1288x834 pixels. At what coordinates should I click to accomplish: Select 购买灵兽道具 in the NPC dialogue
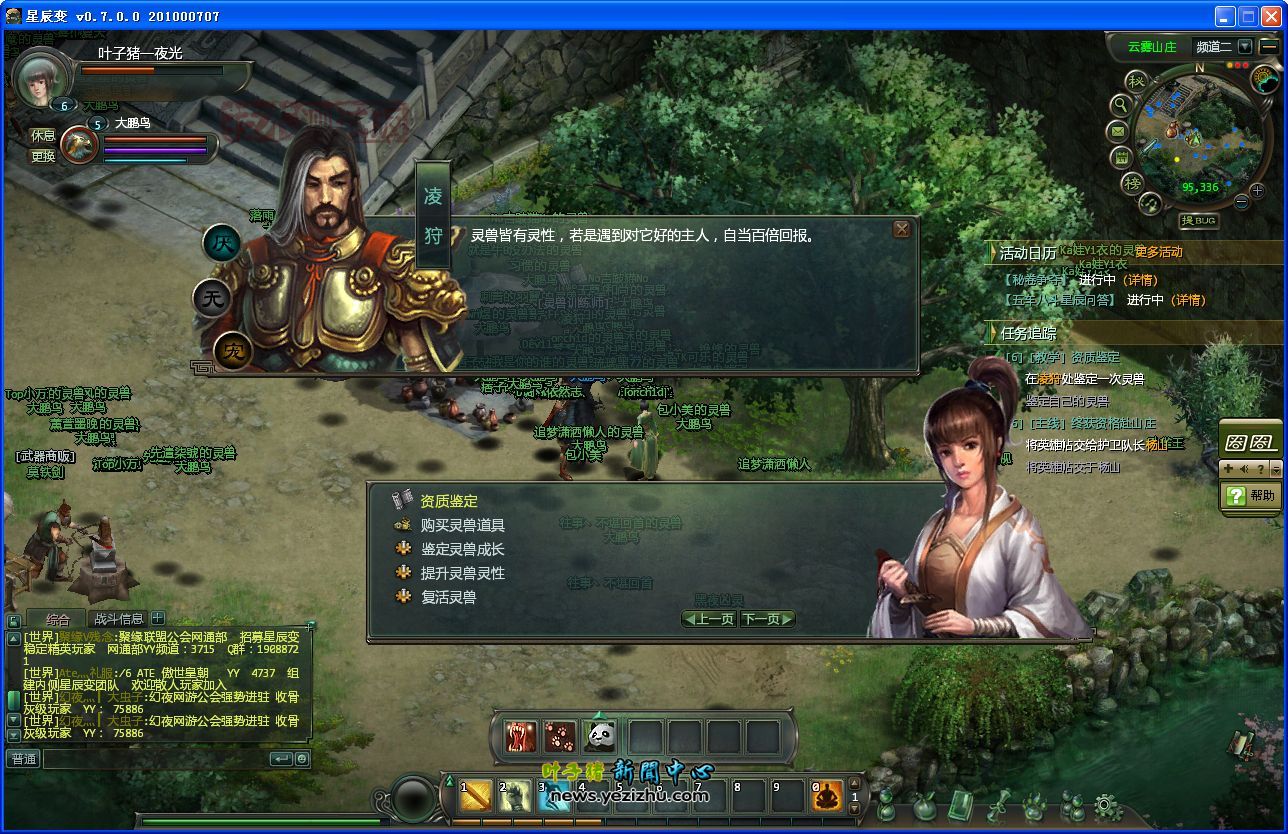[462, 525]
